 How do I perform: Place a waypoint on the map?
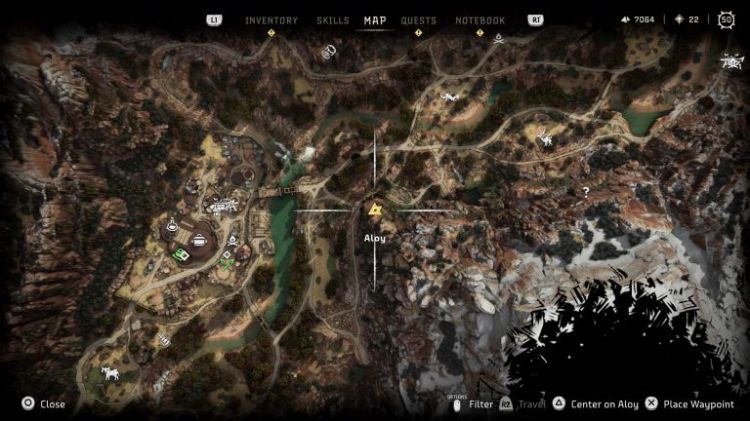click(698, 404)
